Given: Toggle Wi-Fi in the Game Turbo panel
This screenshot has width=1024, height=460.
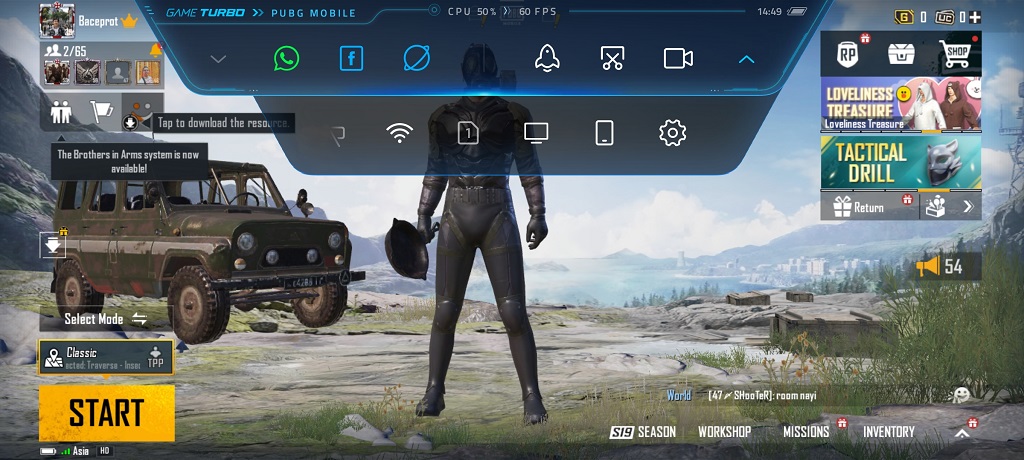Looking at the screenshot, I should coord(400,132).
